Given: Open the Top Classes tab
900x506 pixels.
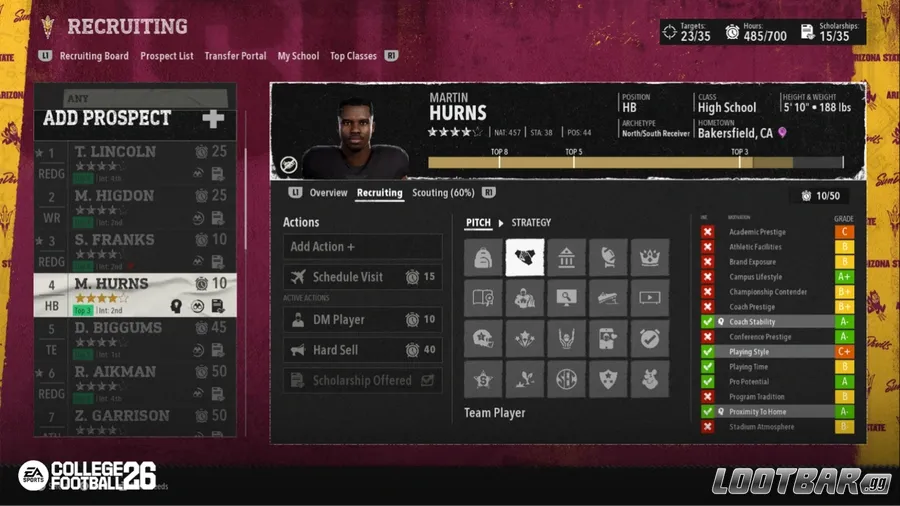Looking at the screenshot, I should (x=353, y=56).
